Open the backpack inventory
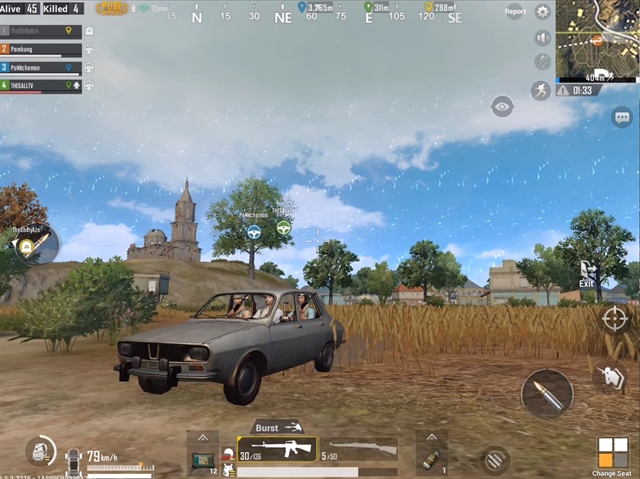 point(40,451)
